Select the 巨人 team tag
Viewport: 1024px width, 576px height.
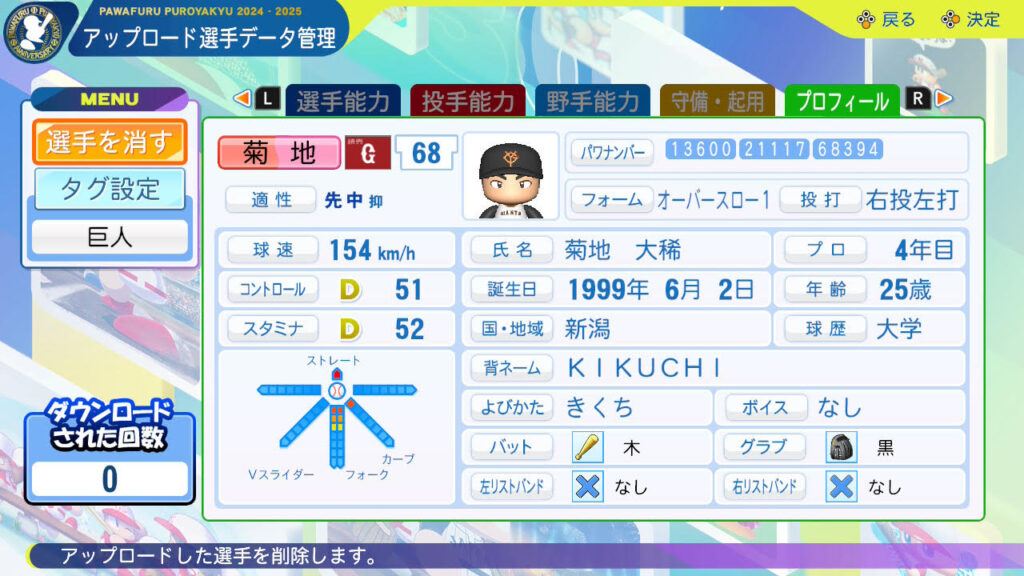(x=109, y=238)
